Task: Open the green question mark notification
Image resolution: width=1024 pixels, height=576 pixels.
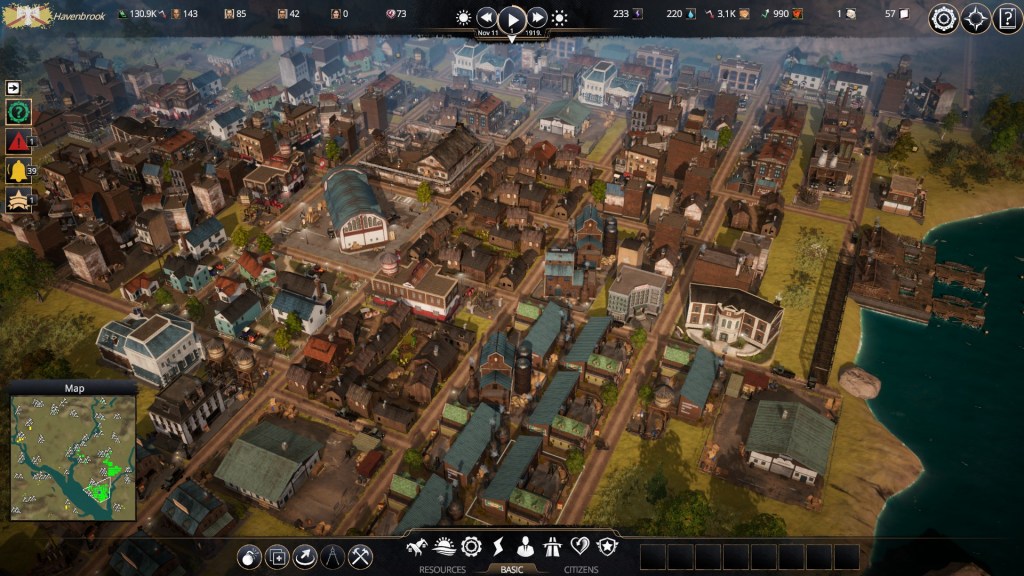Action: pyautogui.click(x=18, y=112)
